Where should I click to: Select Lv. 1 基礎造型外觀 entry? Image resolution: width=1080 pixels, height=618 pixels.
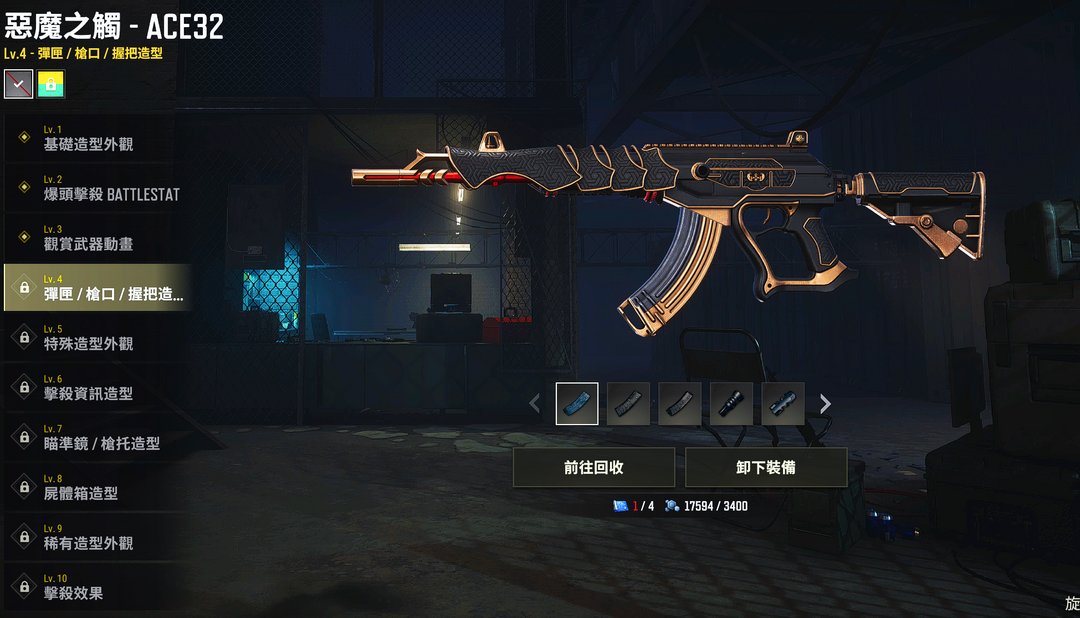coord(95,138)
